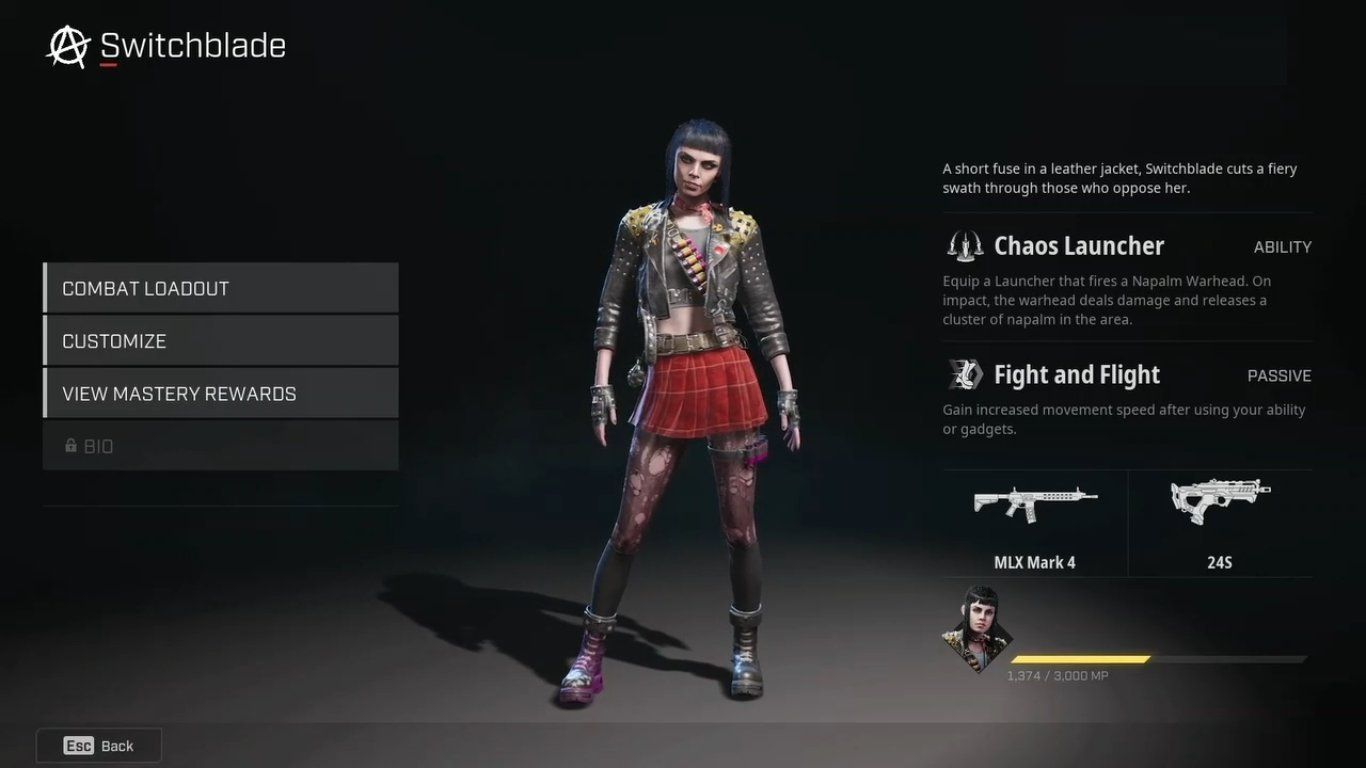Choose the Fight and Flight passive entry

click(x=1127, y=375)
